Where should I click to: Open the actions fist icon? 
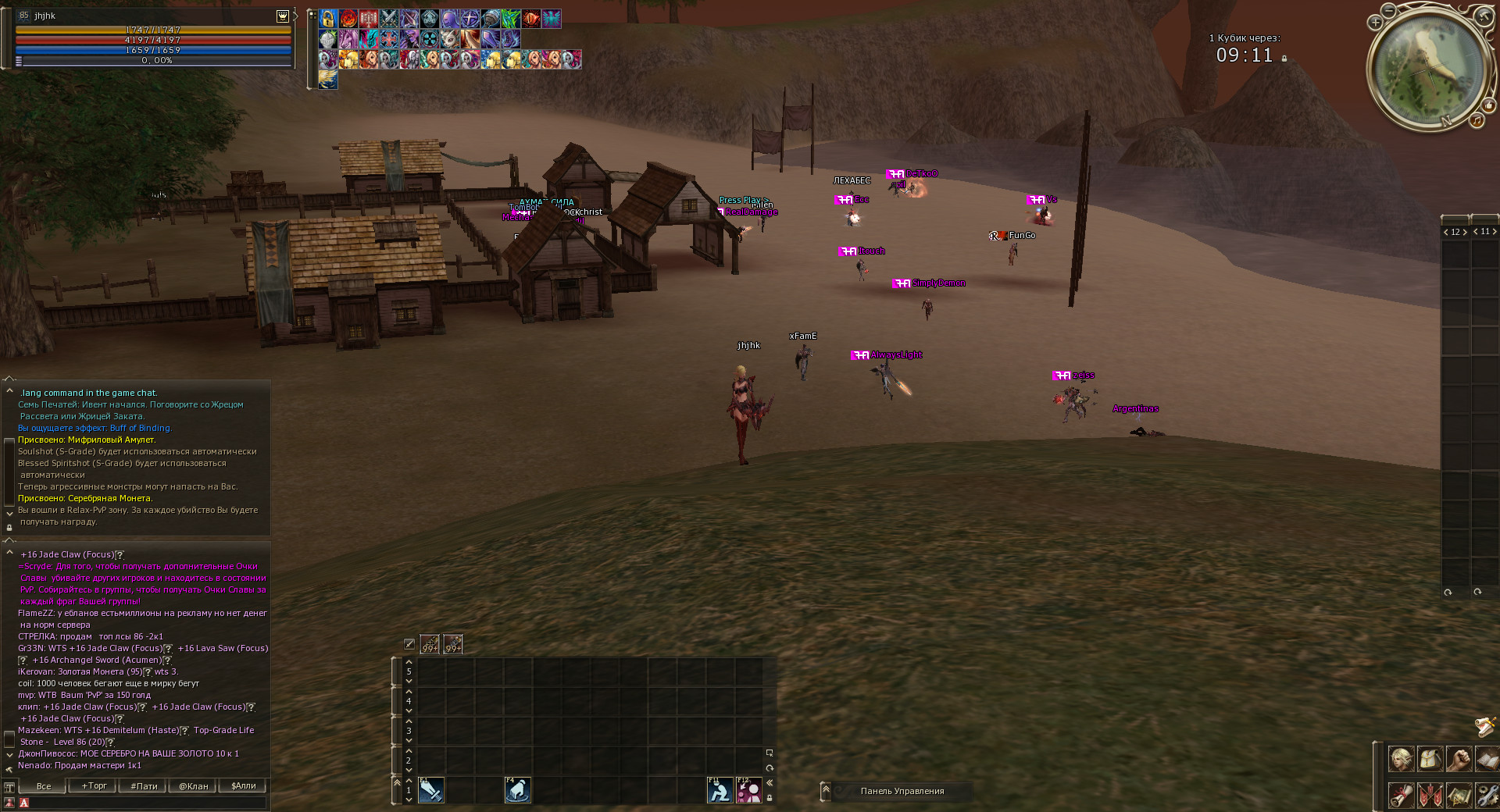(x=1458, y=759)
